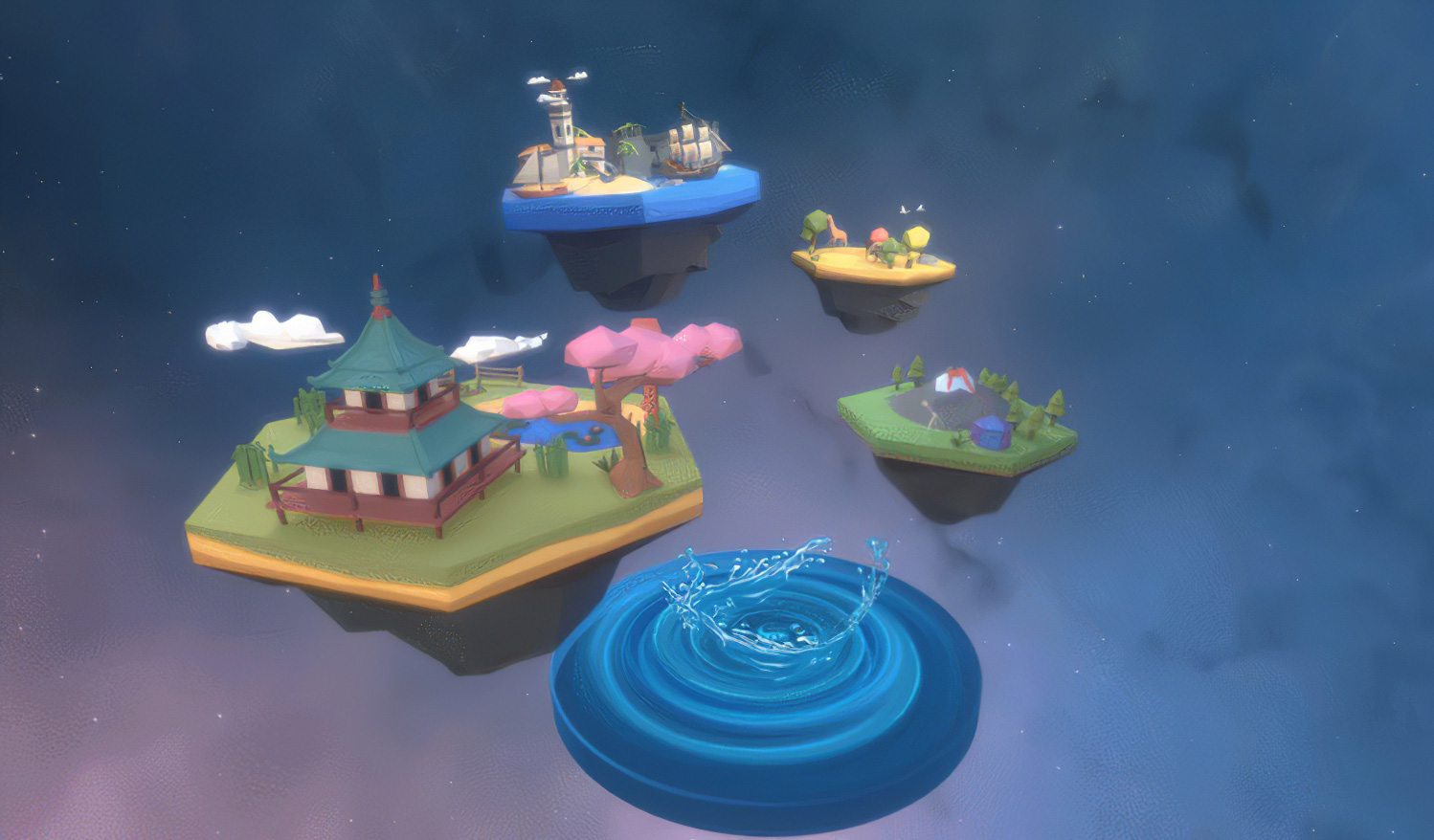Open the safari island with the giraffe

point(873,258)
